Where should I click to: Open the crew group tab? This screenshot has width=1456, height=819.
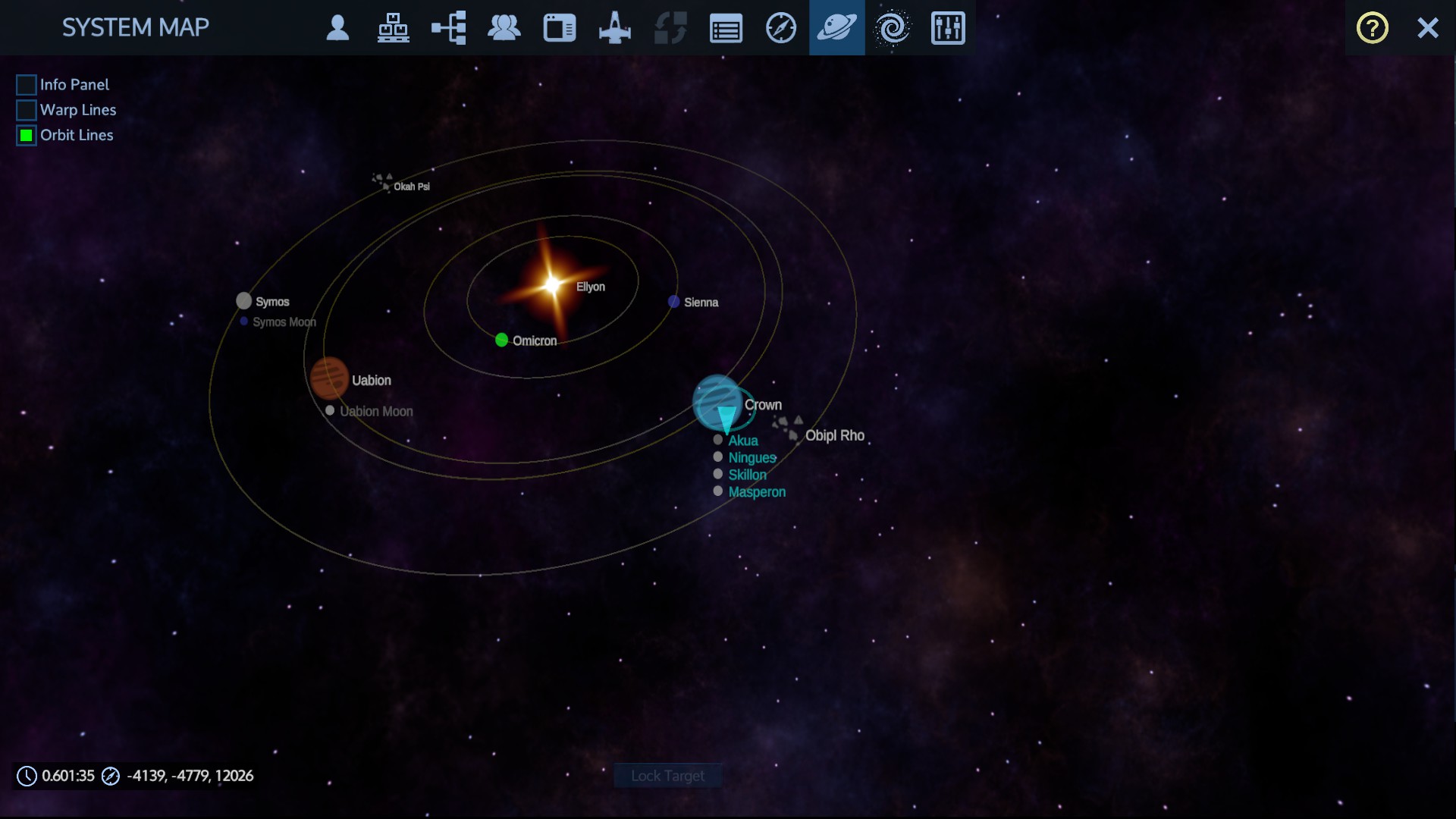(x=504, y=28)
